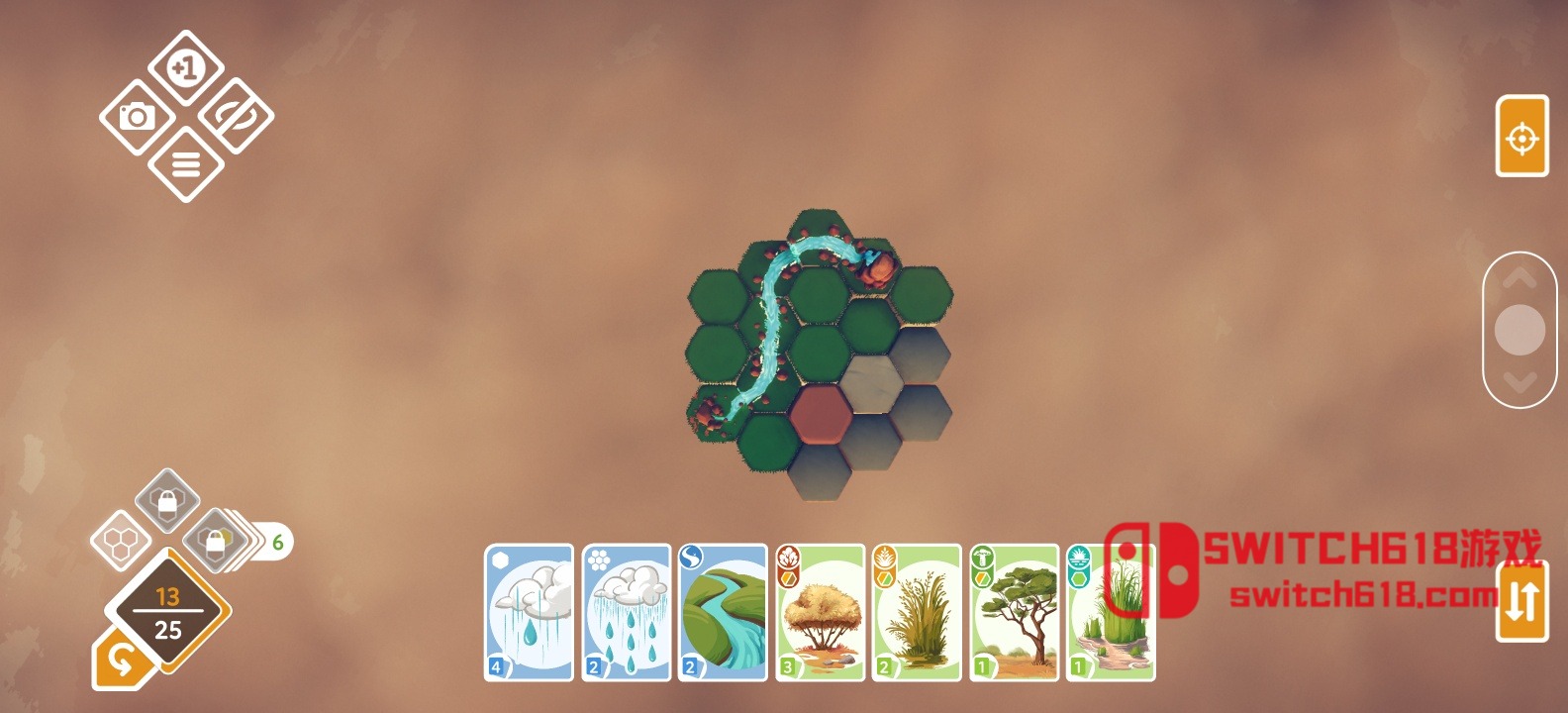The width and height of the screenshot is (1568, 713).
Task: Undo the last move with orange arrow
Action: [121, 660]
